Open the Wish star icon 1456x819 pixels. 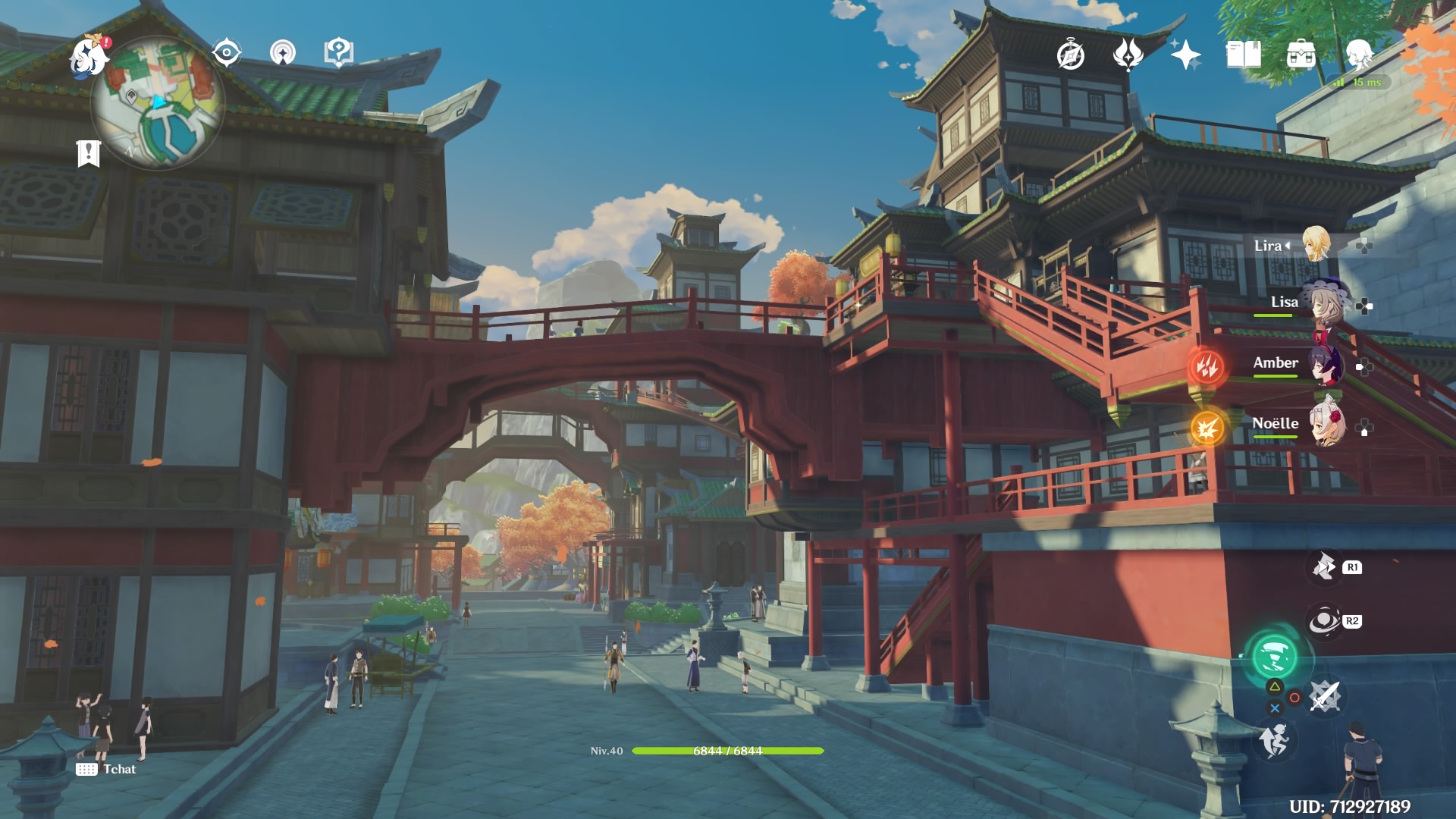click(x=1185, y=55)
